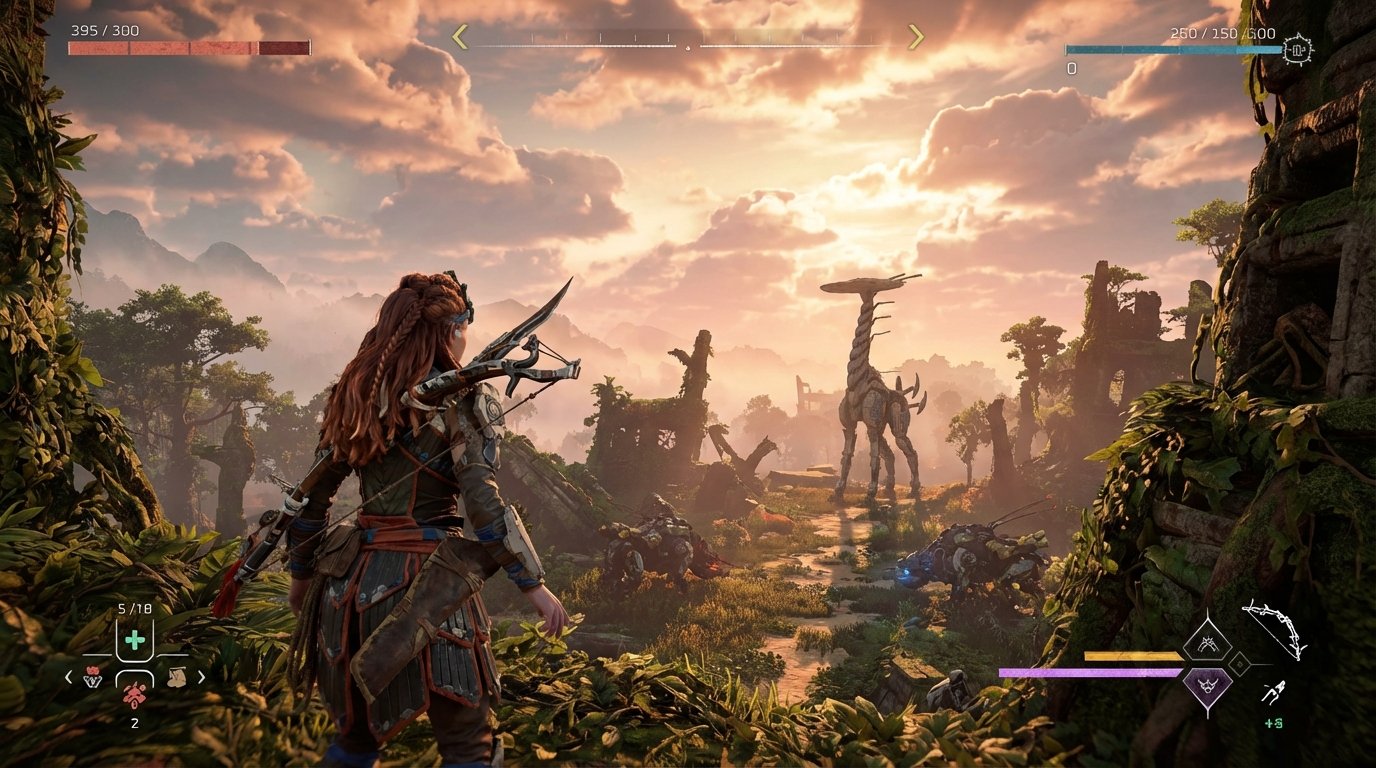Click the 395/300 health value label
The width and height of the screenshot is (1376, 768).
pos(107,31)
